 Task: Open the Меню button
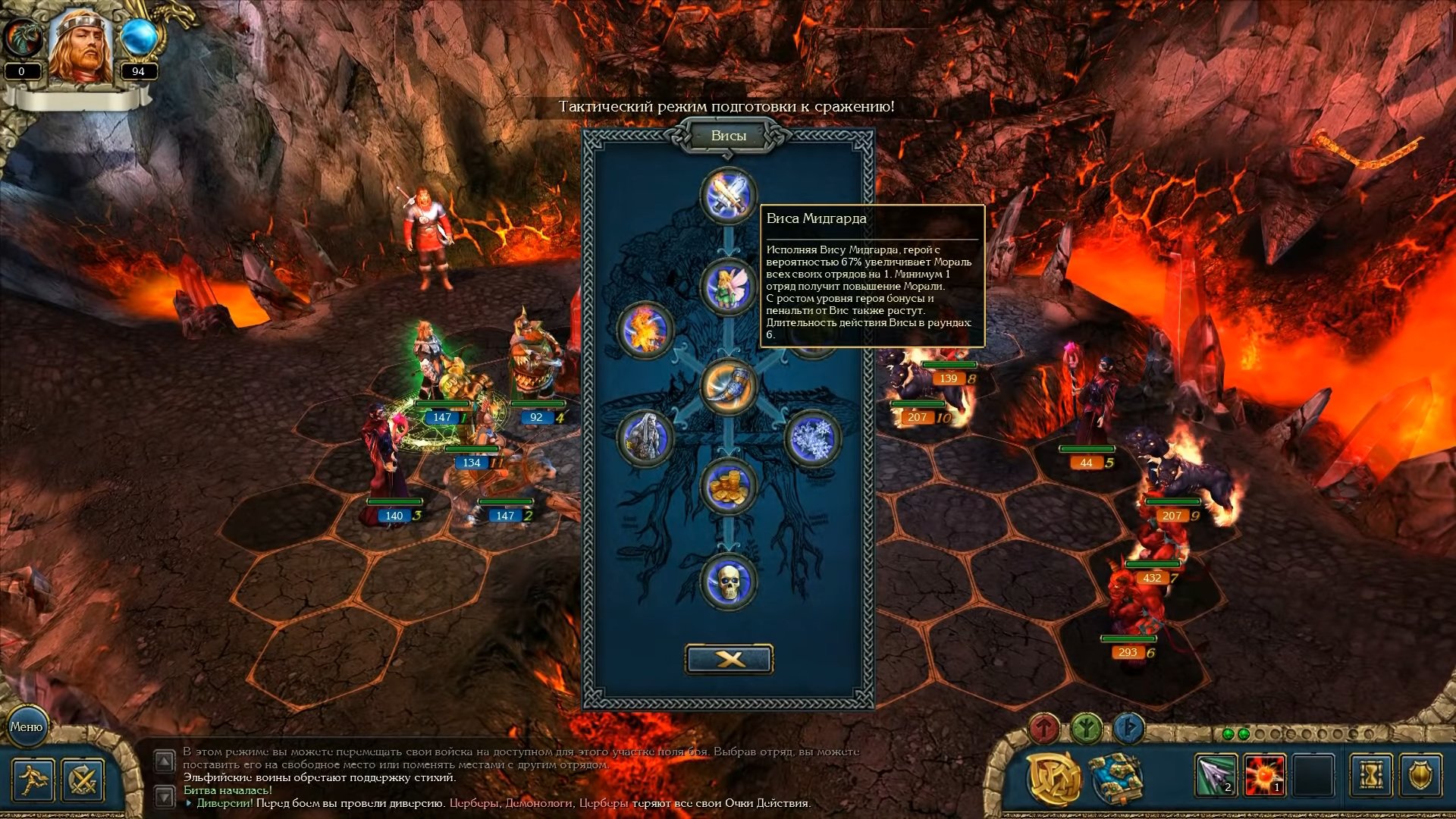(x=27, y=726)
